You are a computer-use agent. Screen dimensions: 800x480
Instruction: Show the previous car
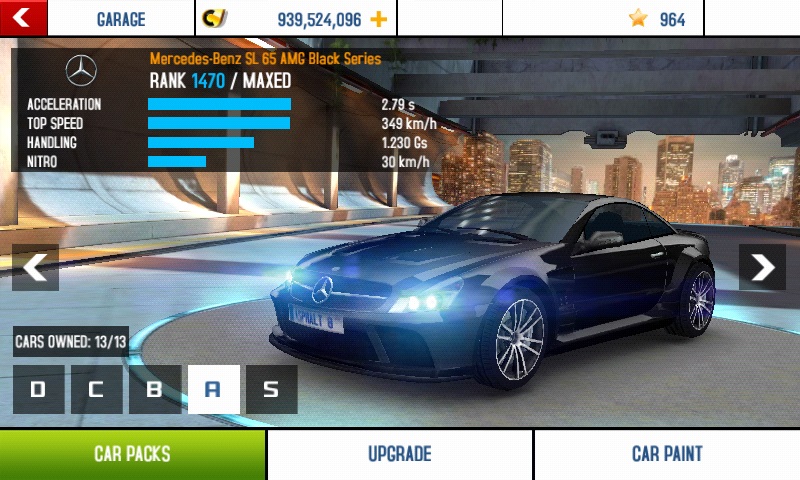tap(35, 267)
